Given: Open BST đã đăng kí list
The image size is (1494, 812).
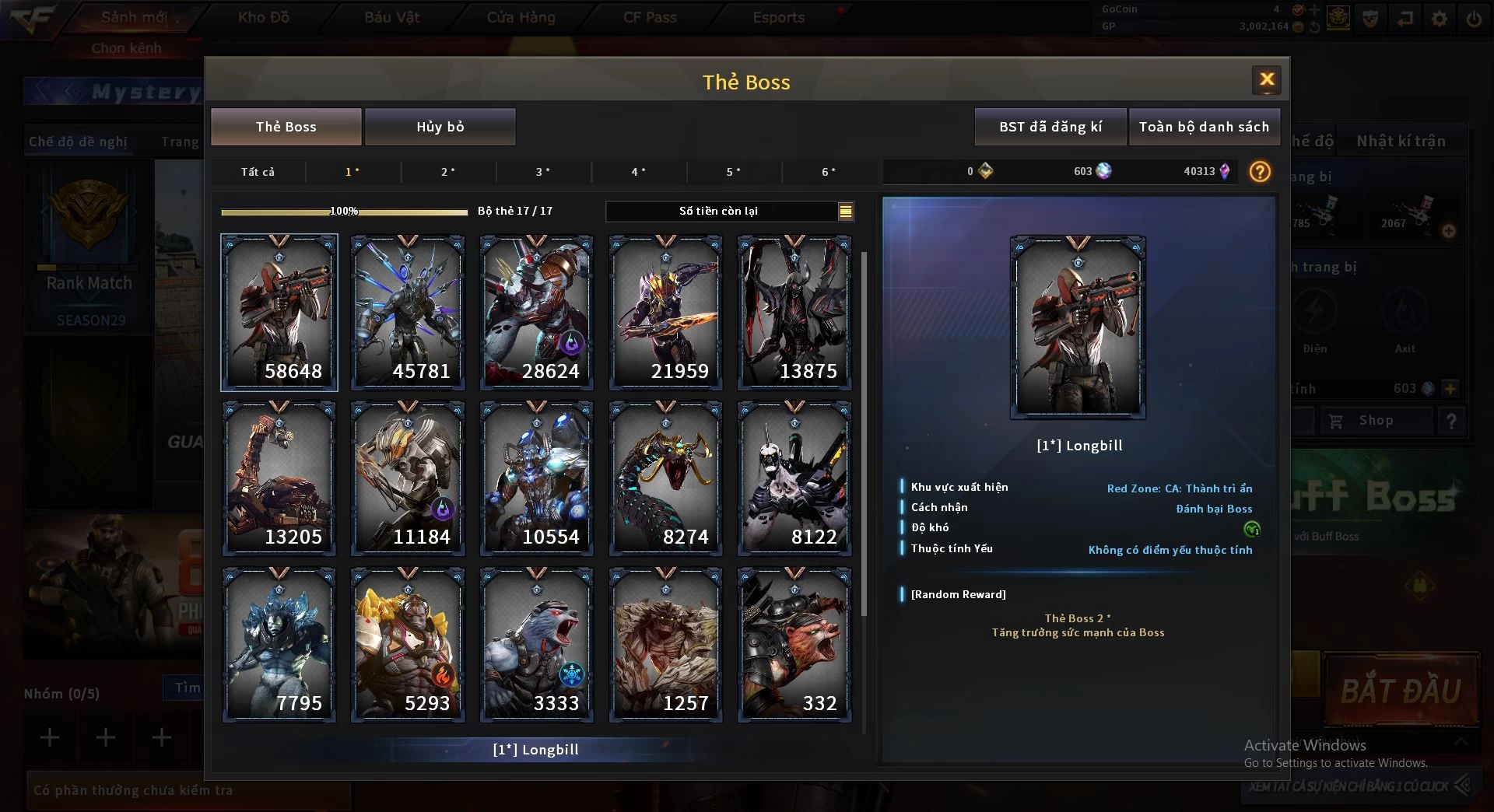Looking at the screenshot, I should coord(1050,127).
